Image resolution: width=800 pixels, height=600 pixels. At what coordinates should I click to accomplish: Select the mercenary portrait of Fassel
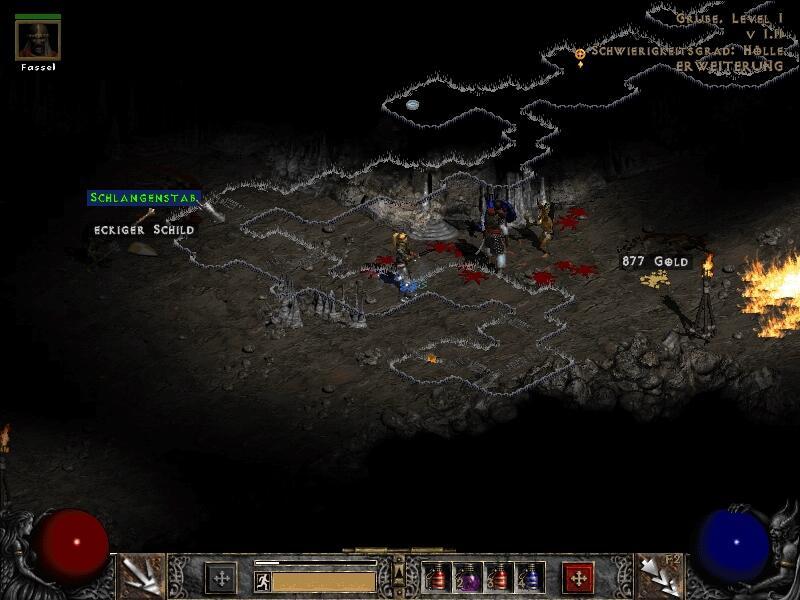(x=38, y=41)
